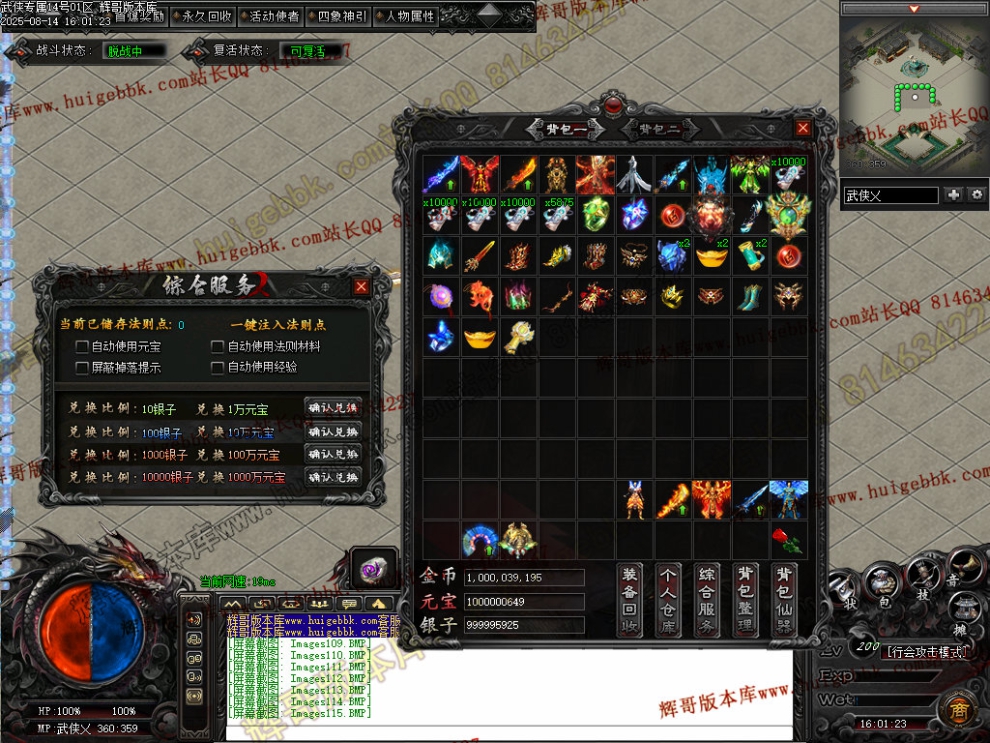Toggle 自动使用经验 checkbox
Viewport: 990px width, 743px height.
pyautogui.click(x=218, y=368)
